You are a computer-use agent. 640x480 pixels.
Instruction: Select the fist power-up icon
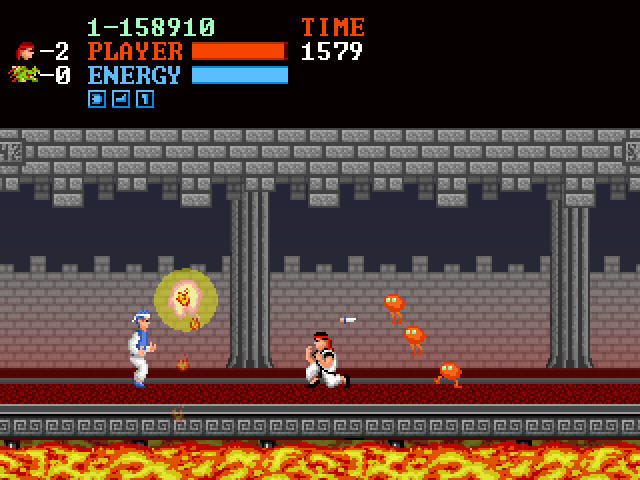point(97,99)
